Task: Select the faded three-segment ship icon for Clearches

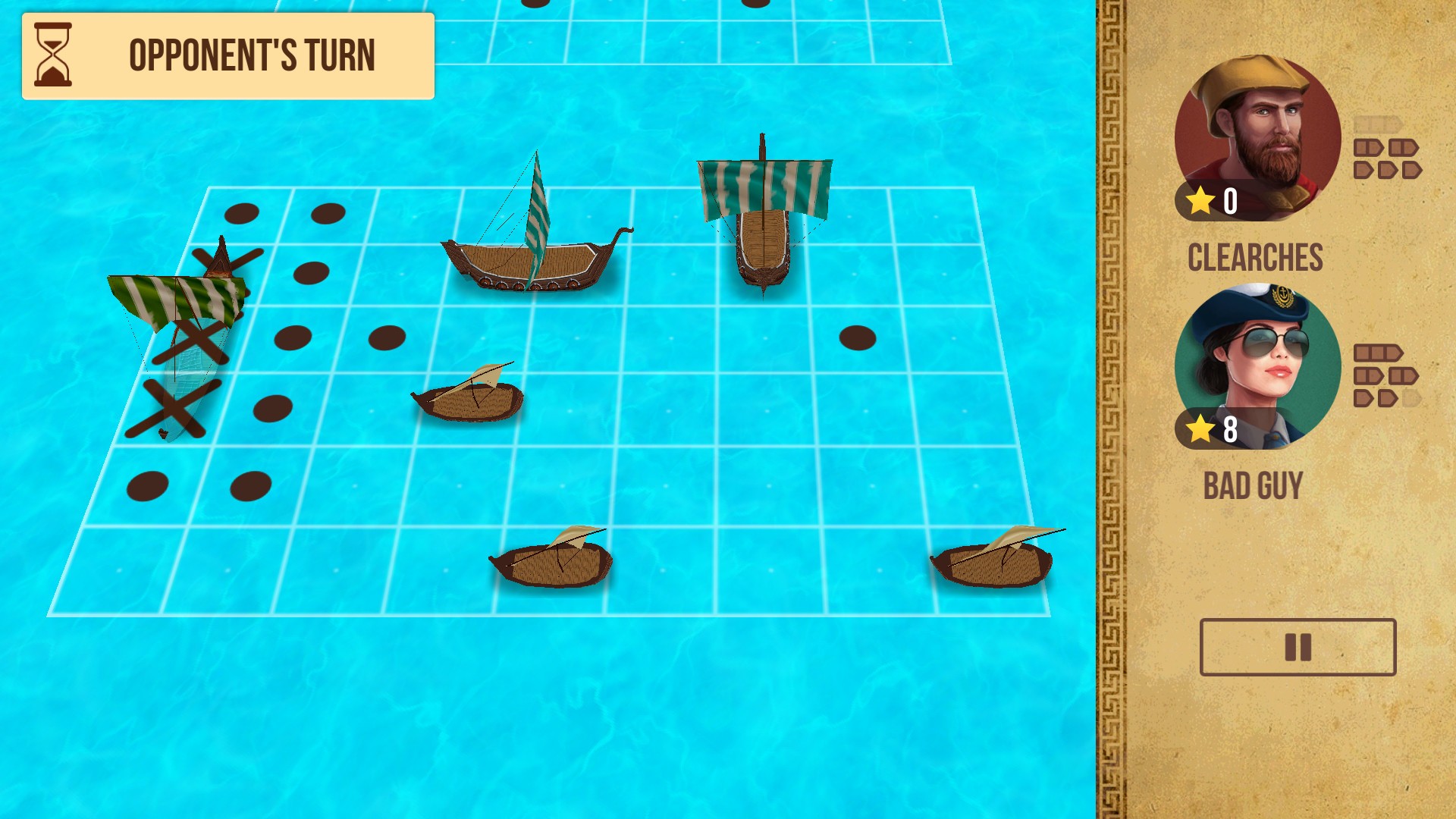Action: (x=1378, y=124)
